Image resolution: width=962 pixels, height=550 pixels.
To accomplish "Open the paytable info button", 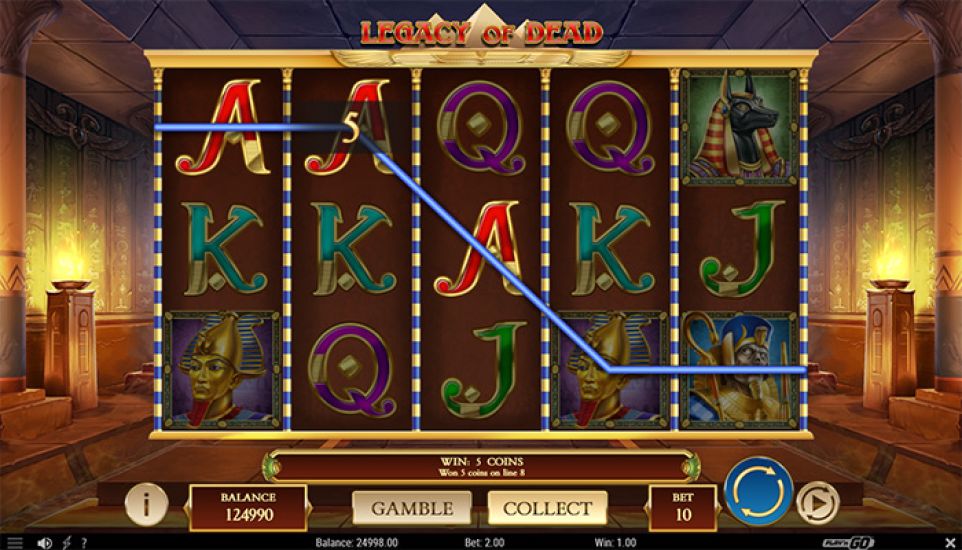I will 146,506.
